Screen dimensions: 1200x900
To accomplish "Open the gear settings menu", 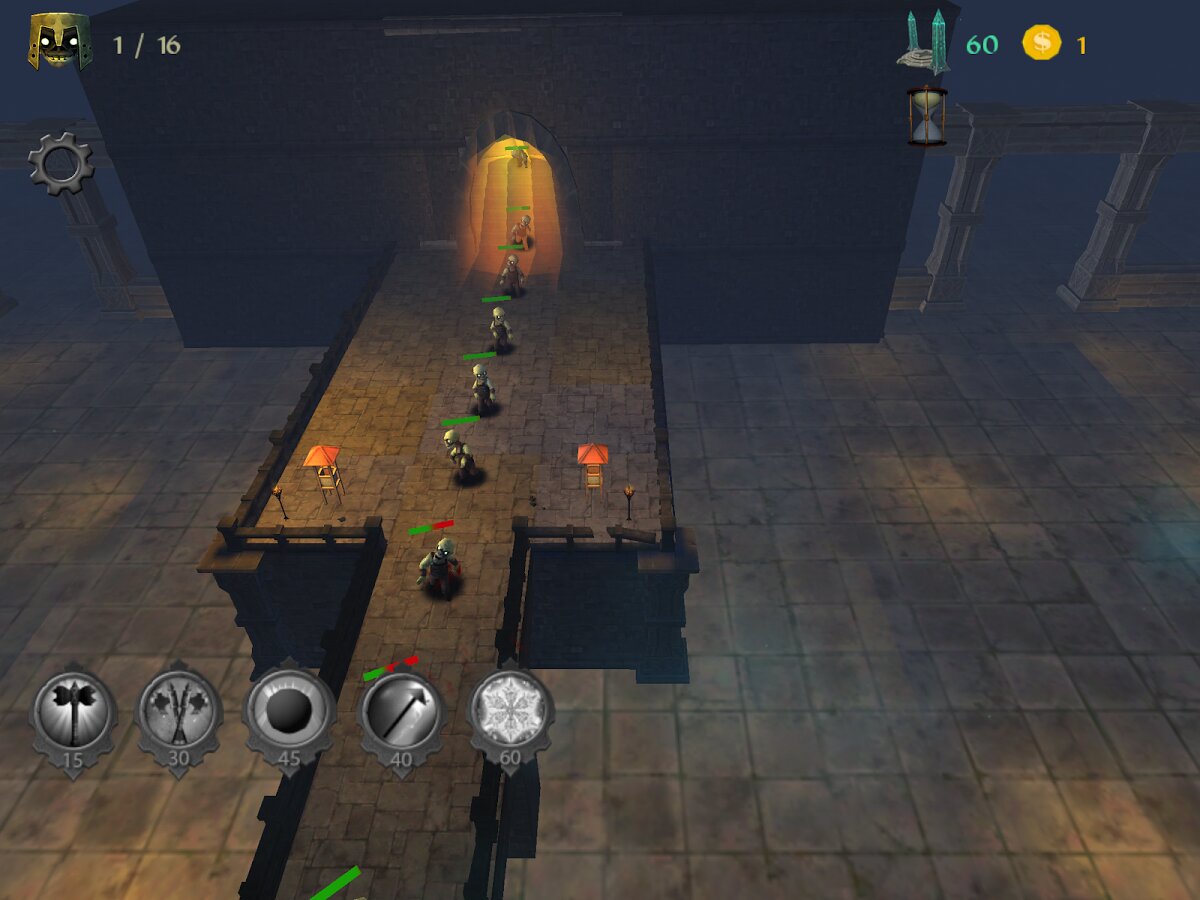I will pos(60,164).
